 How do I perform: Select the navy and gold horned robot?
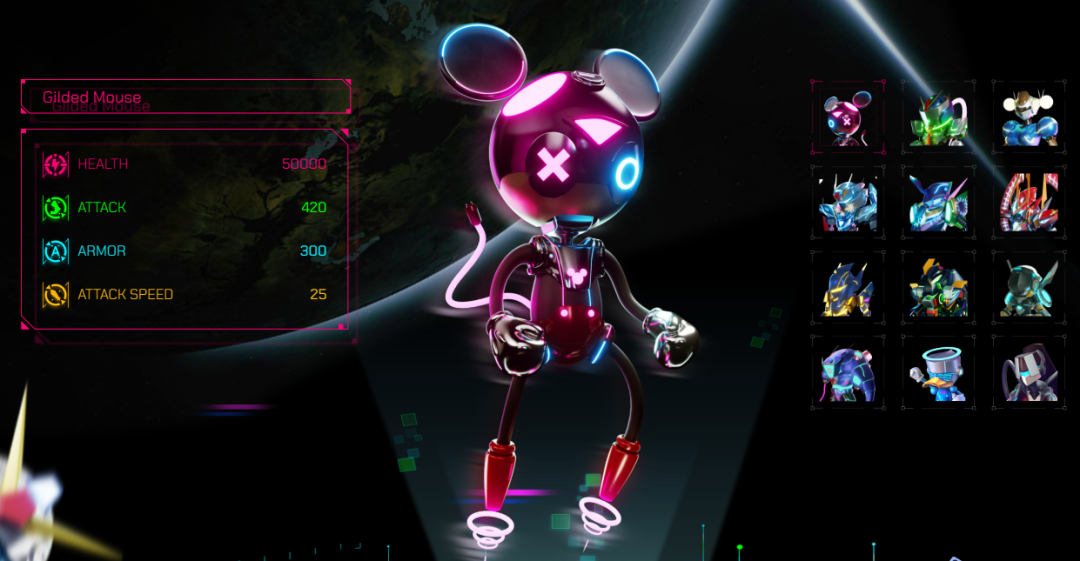pyautogui.click(x=846, y=288)
